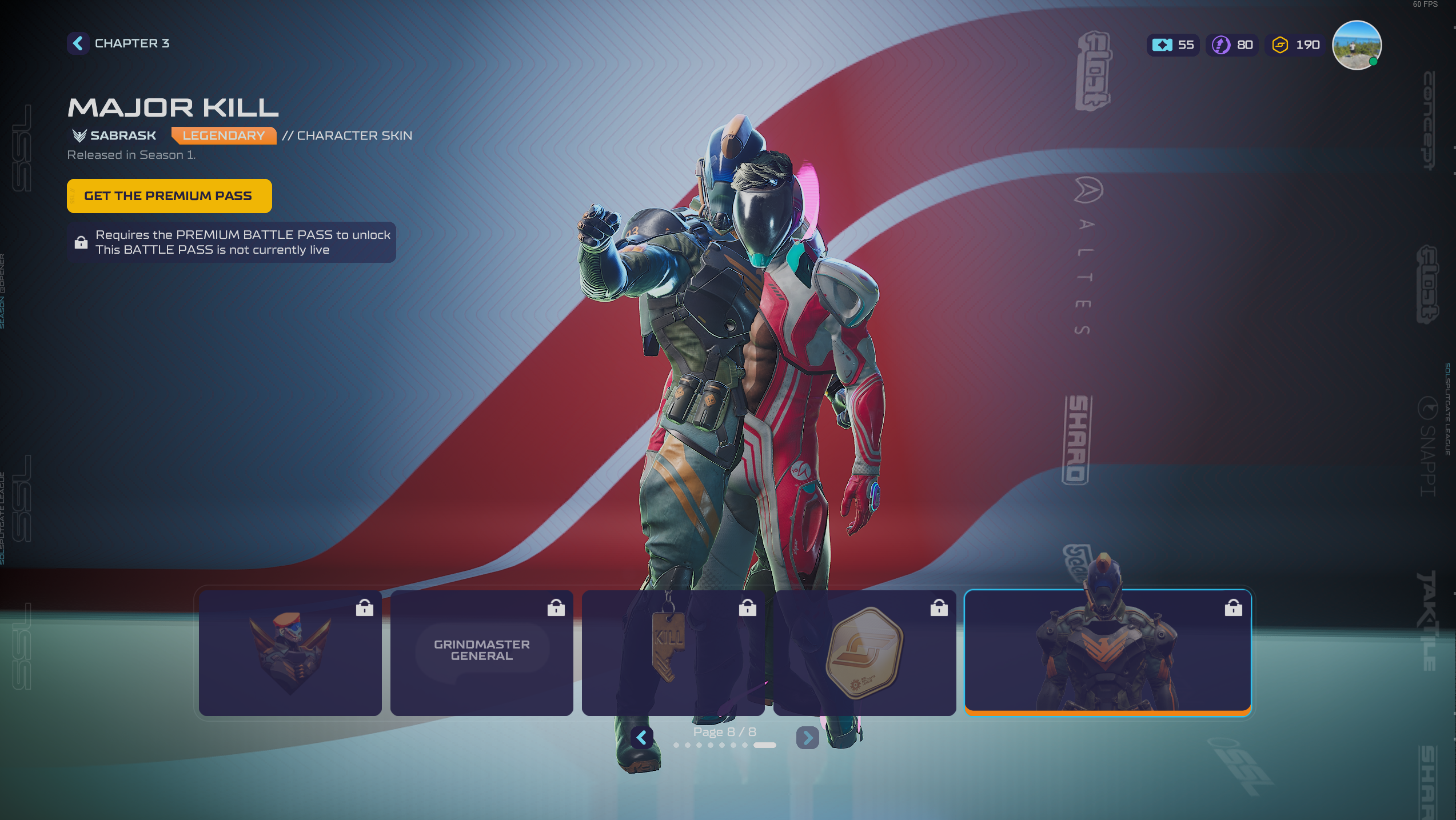Go to the previous reward page
The height and width of the screenshot is (820, 1456).
point(642,738)
